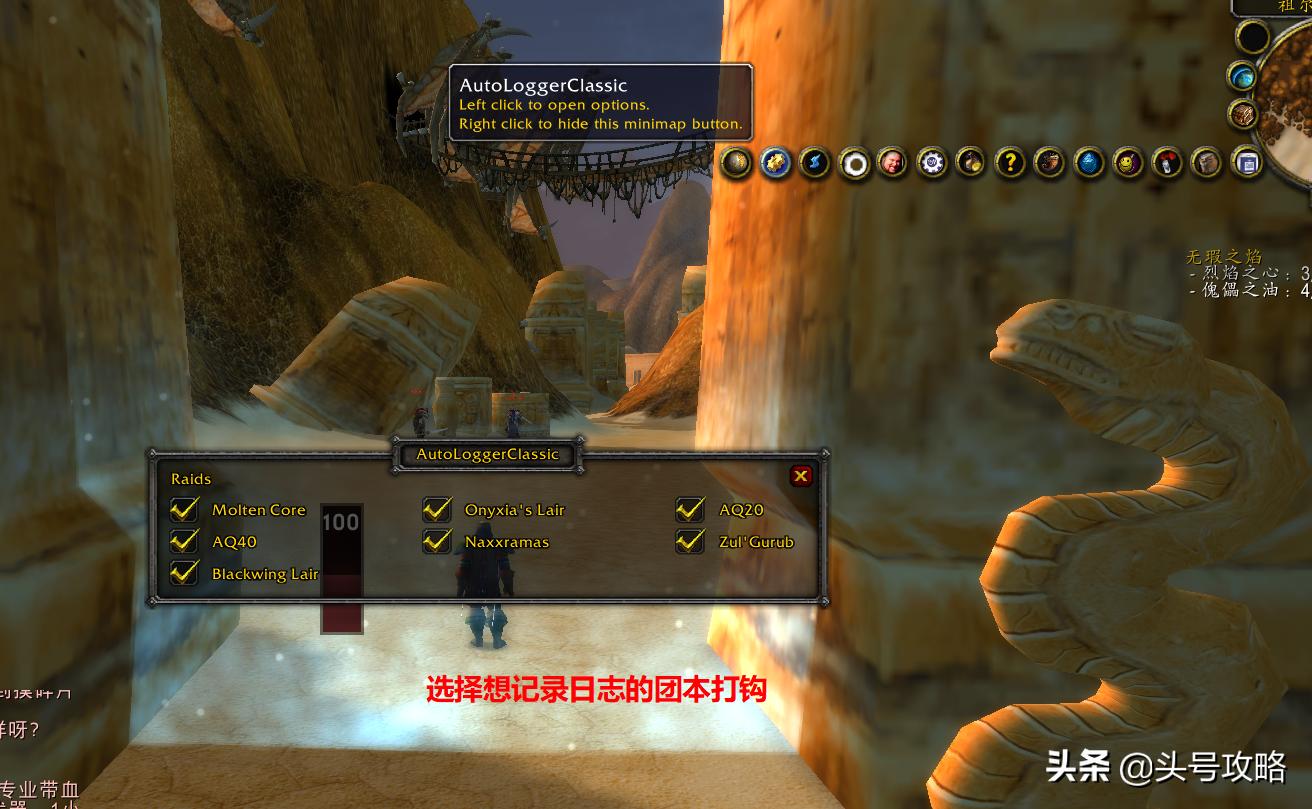This screenshot has height=809, width=1312.
Task: Click the white gear addon button
Action: (x=932, y=162)
